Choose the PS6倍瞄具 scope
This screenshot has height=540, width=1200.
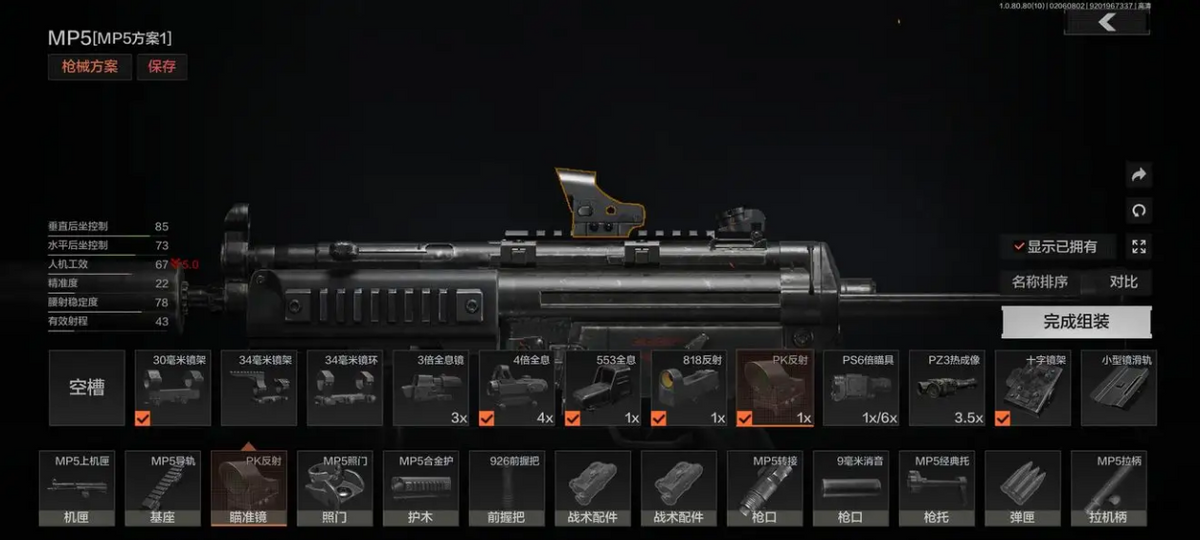pos(861,388)
